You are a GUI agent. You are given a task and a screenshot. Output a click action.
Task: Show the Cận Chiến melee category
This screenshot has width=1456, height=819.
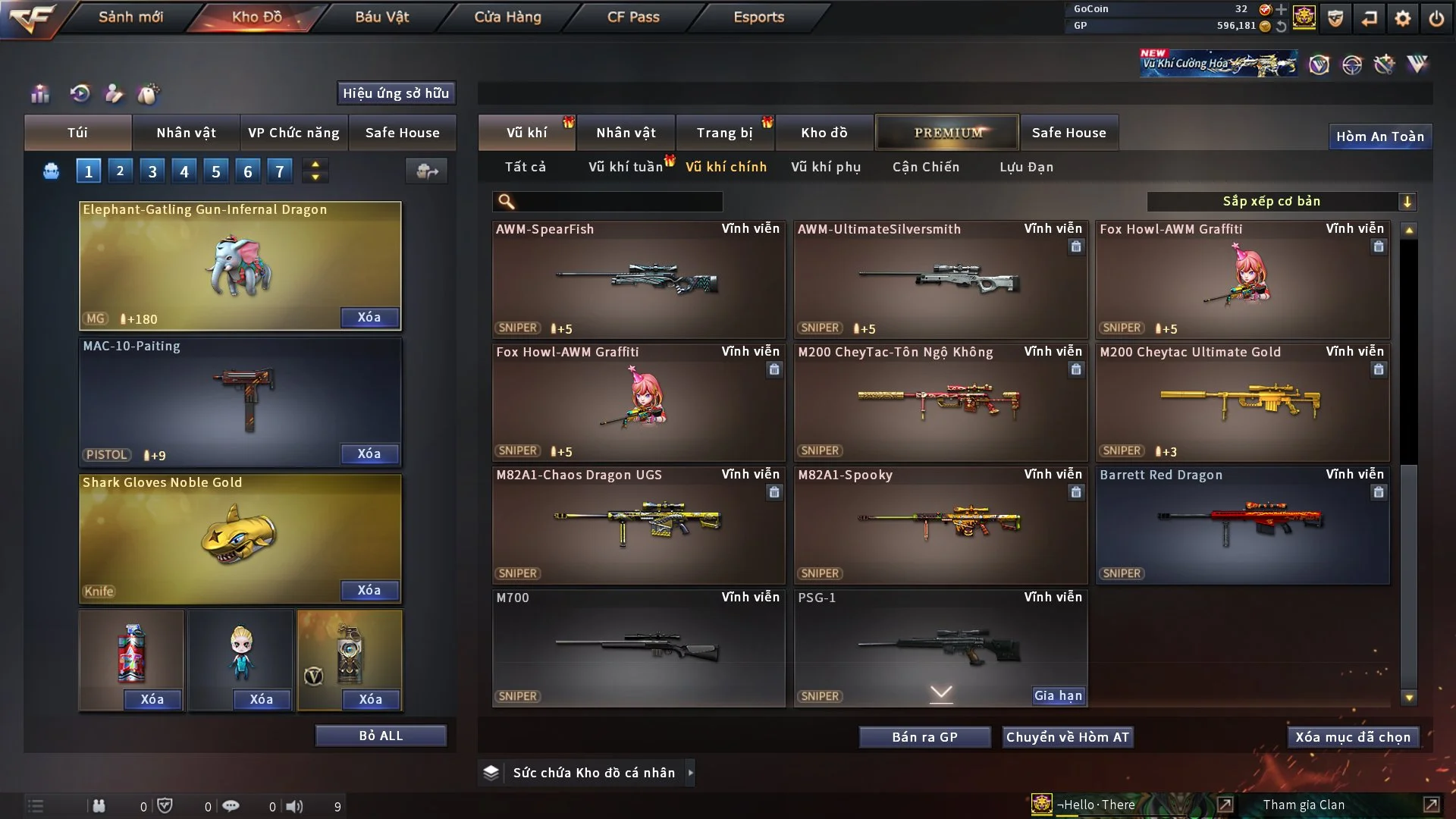pos(926,167)
